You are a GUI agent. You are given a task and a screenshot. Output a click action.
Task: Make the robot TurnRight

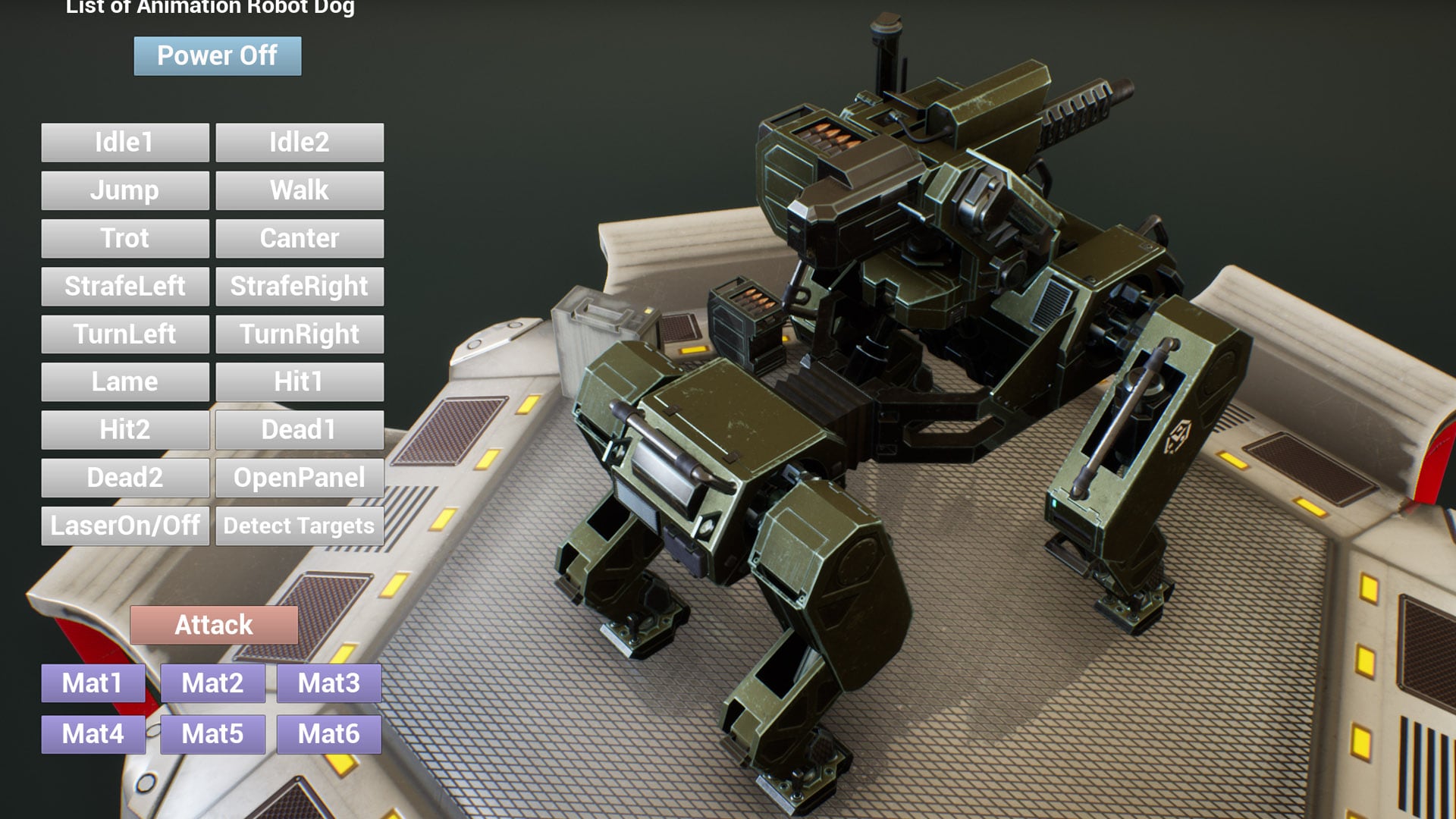point(300,334)
